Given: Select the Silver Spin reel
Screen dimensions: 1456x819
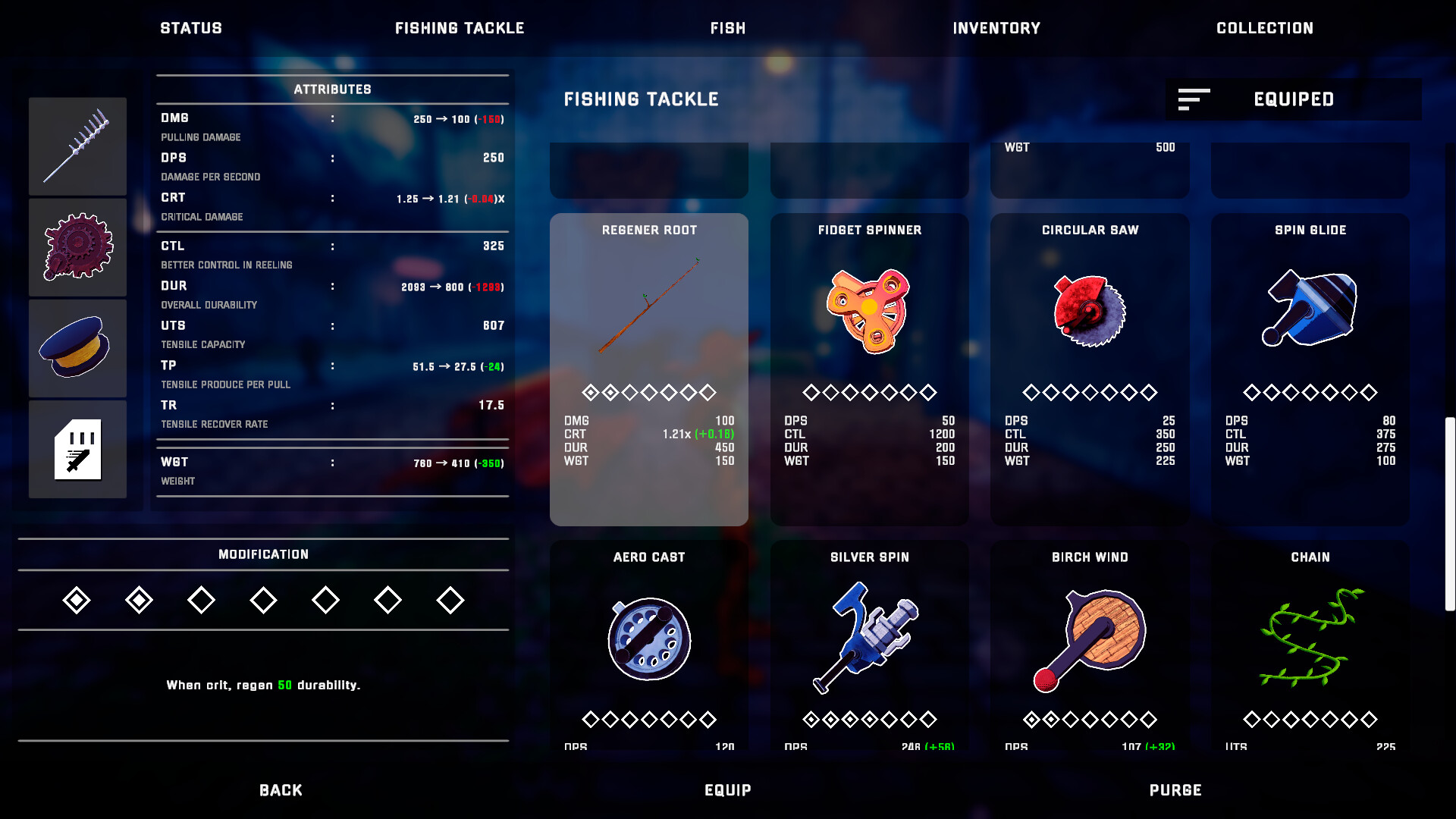Looking at the screenshot, I should [x=869, y=641].
